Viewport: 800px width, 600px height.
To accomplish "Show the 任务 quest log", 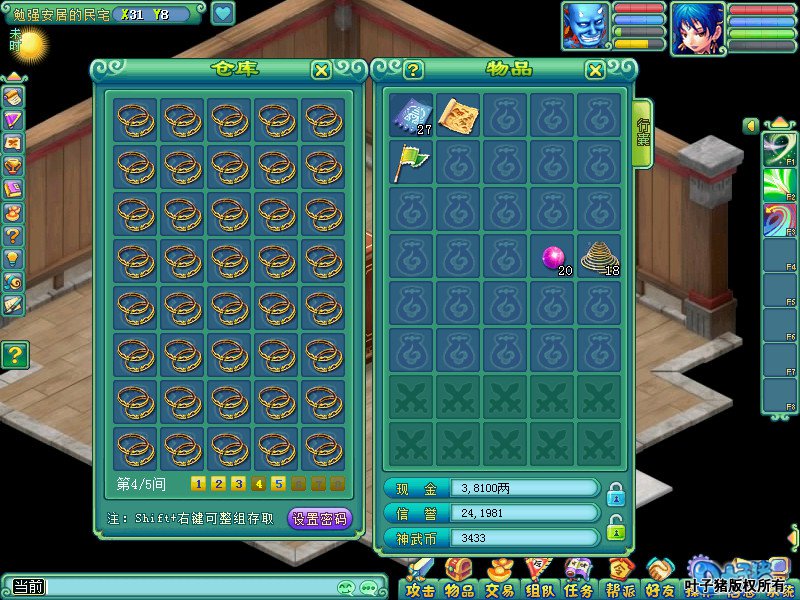I will coord(578,582).
